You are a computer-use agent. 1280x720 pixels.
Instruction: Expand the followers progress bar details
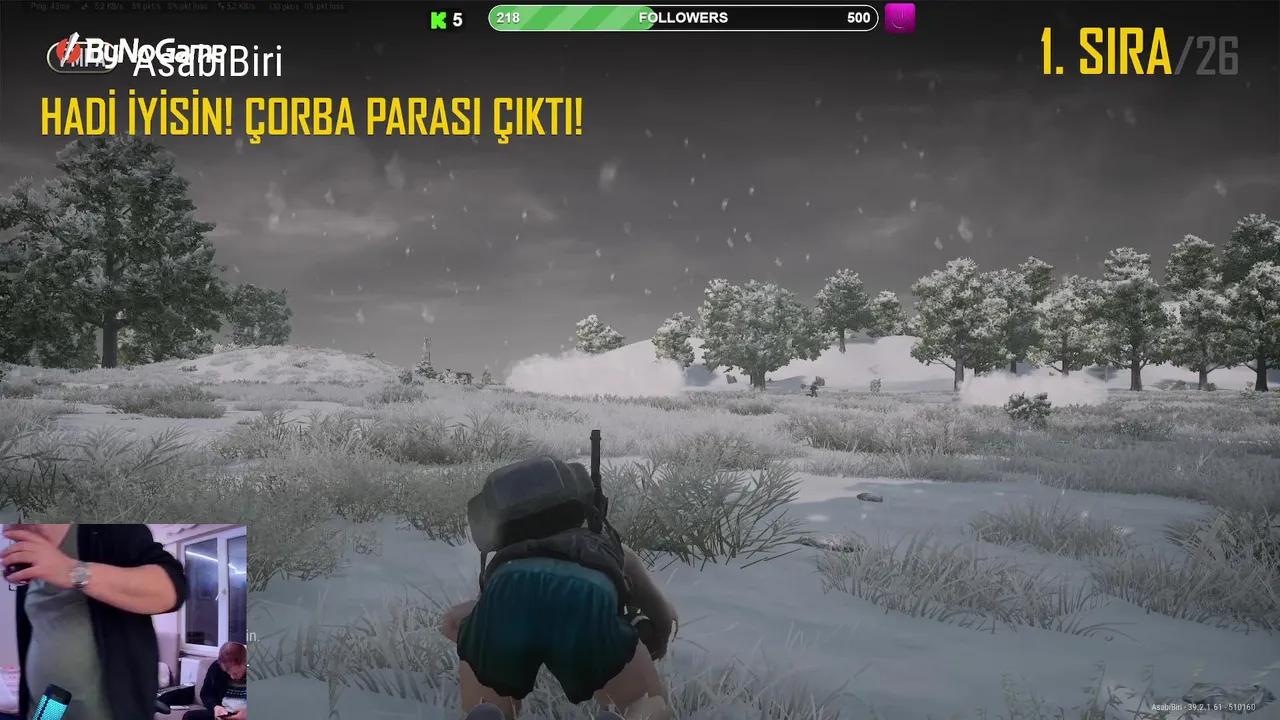[x=683, y=17]
